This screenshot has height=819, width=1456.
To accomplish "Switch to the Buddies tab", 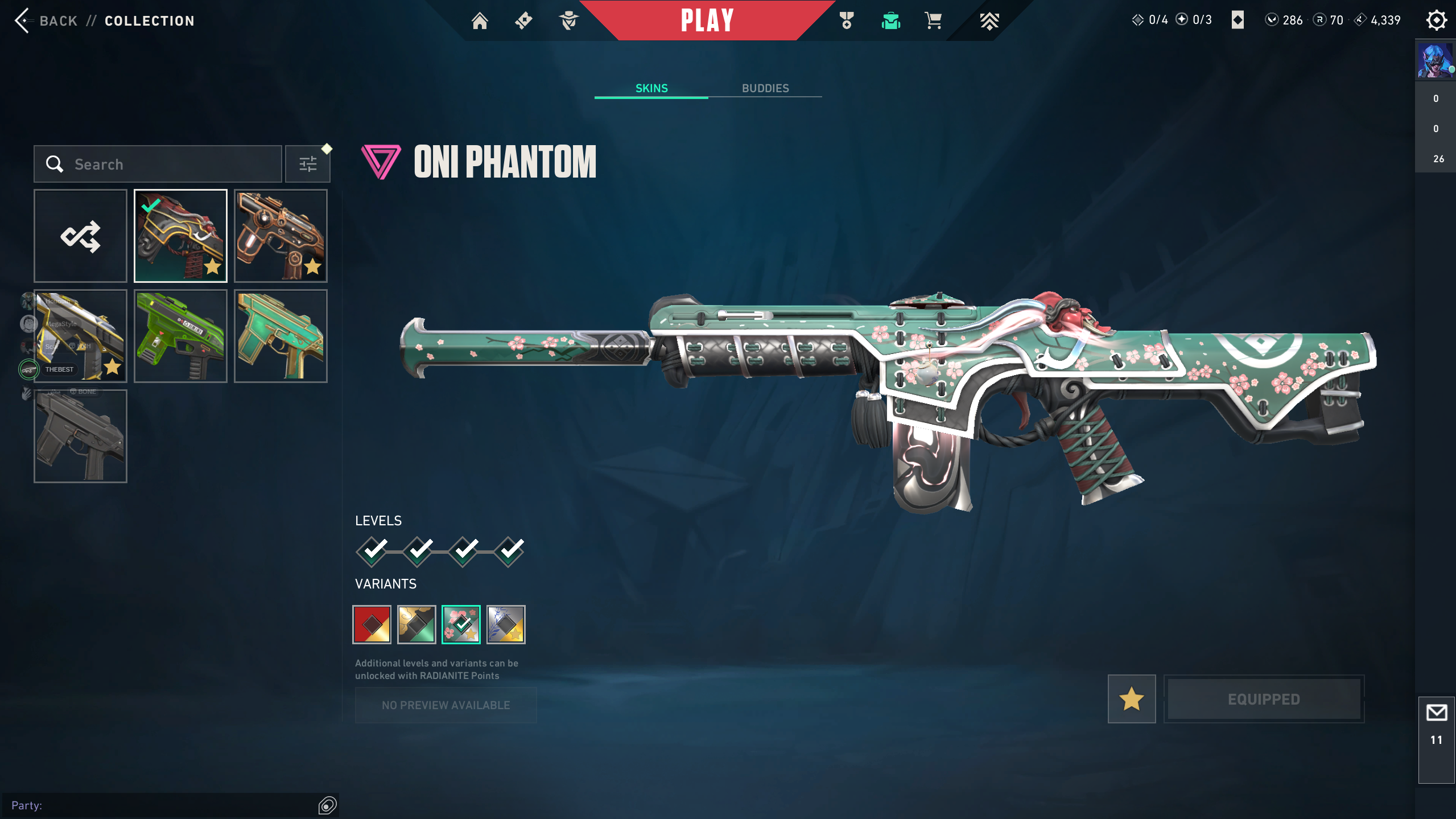I will 765,88.
